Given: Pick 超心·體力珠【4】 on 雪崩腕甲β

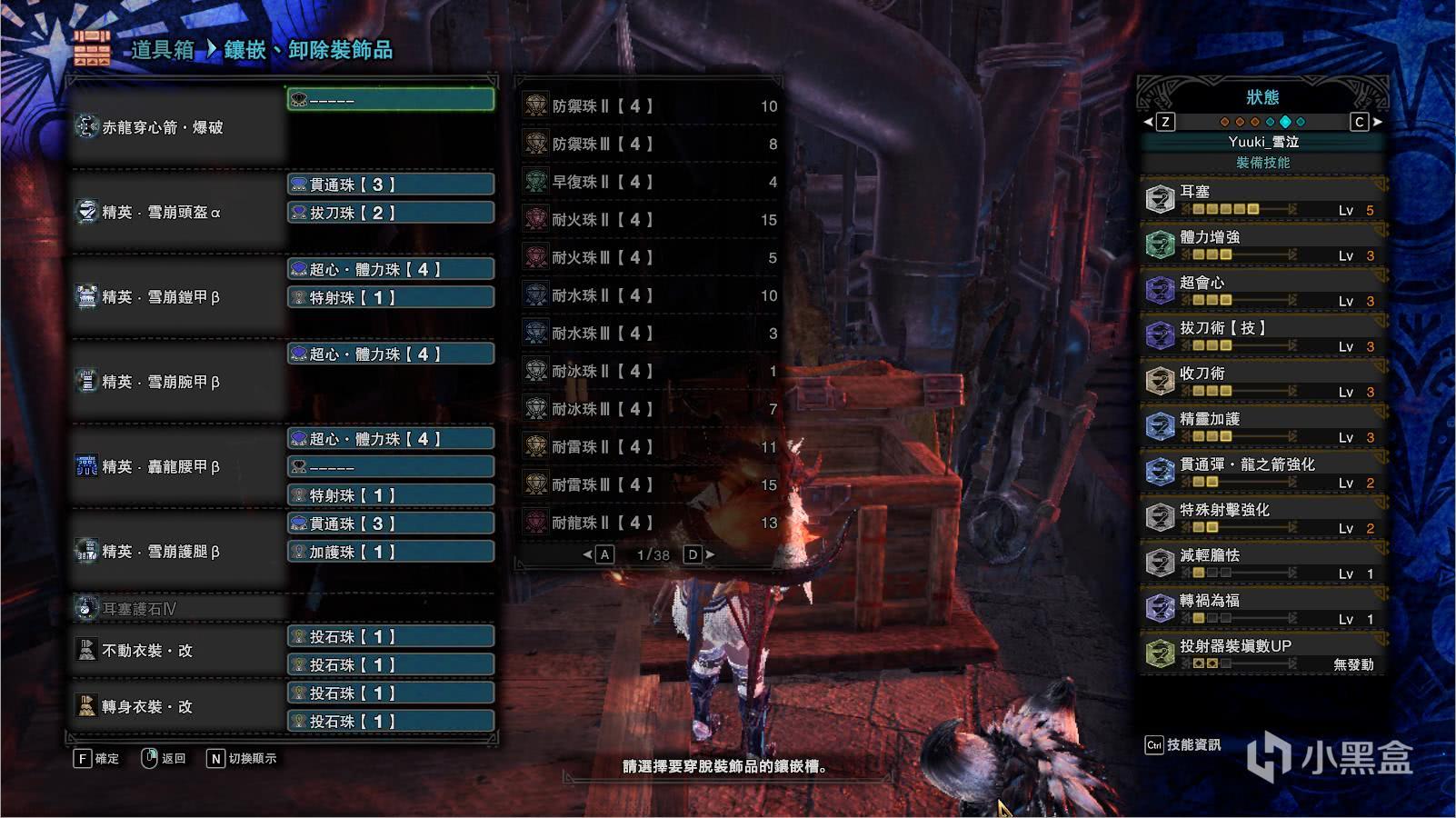Looking at the screenshot, I should pos(391,354).
